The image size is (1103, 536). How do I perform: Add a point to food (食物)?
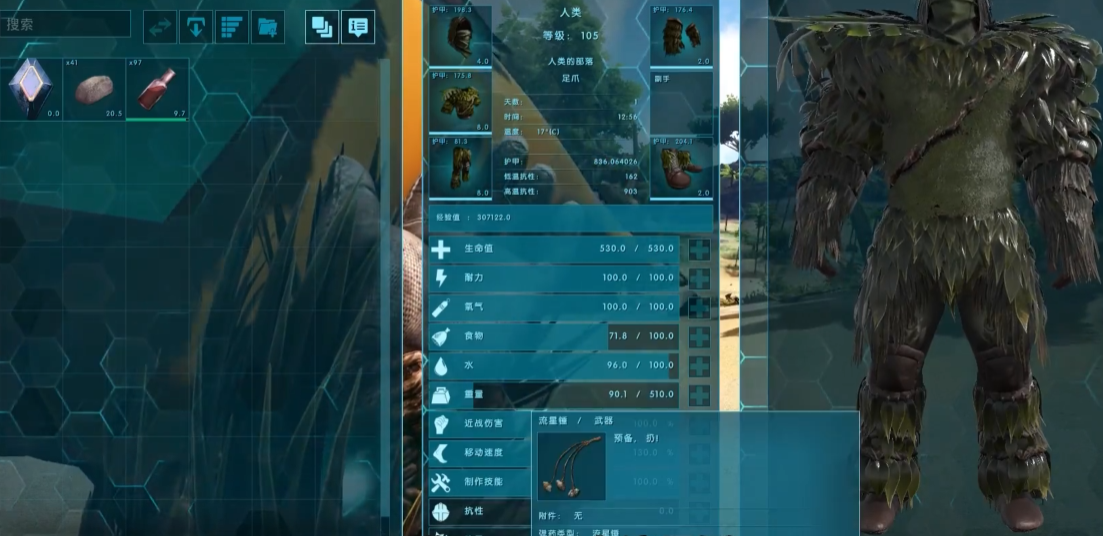(699, 337)
